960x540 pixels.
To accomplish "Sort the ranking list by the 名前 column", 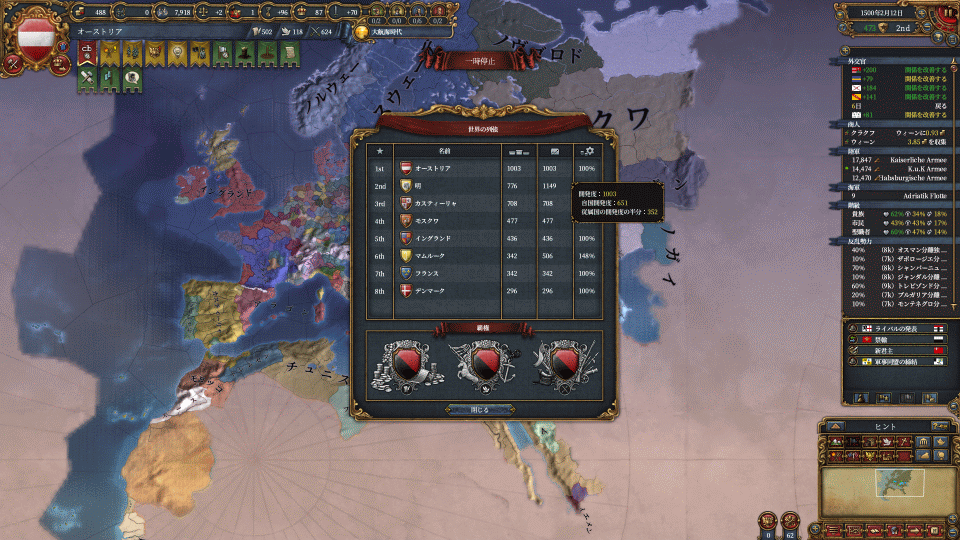I will [445, 150].
